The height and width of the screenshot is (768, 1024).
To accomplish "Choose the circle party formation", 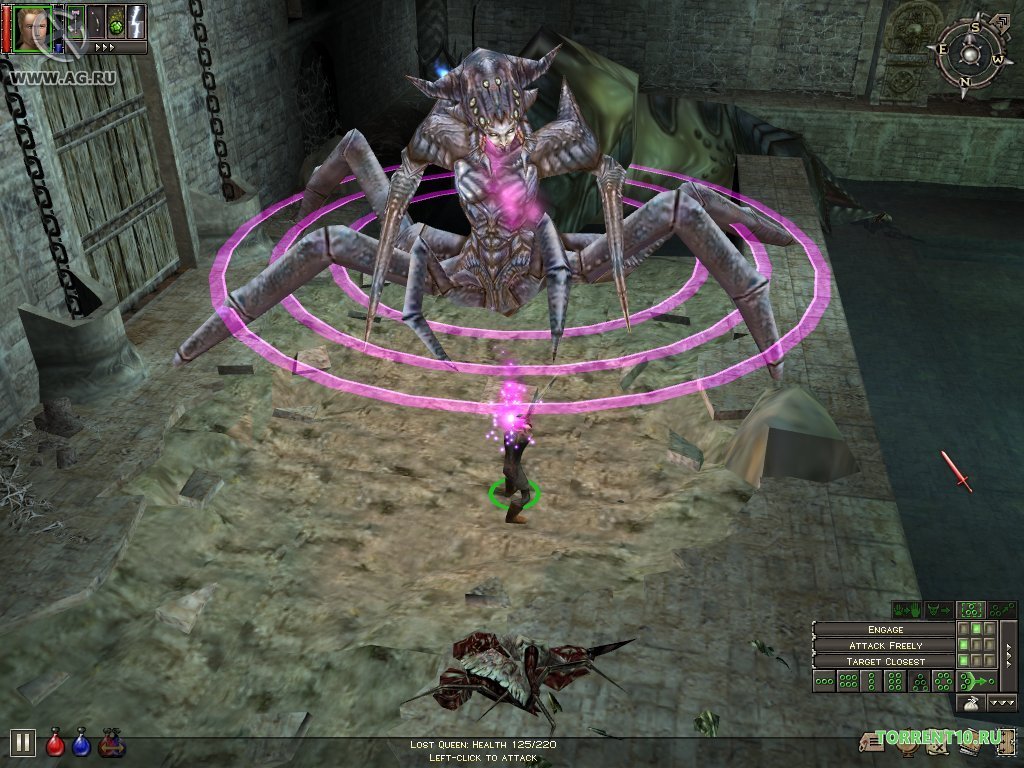I will click(943, 682).
